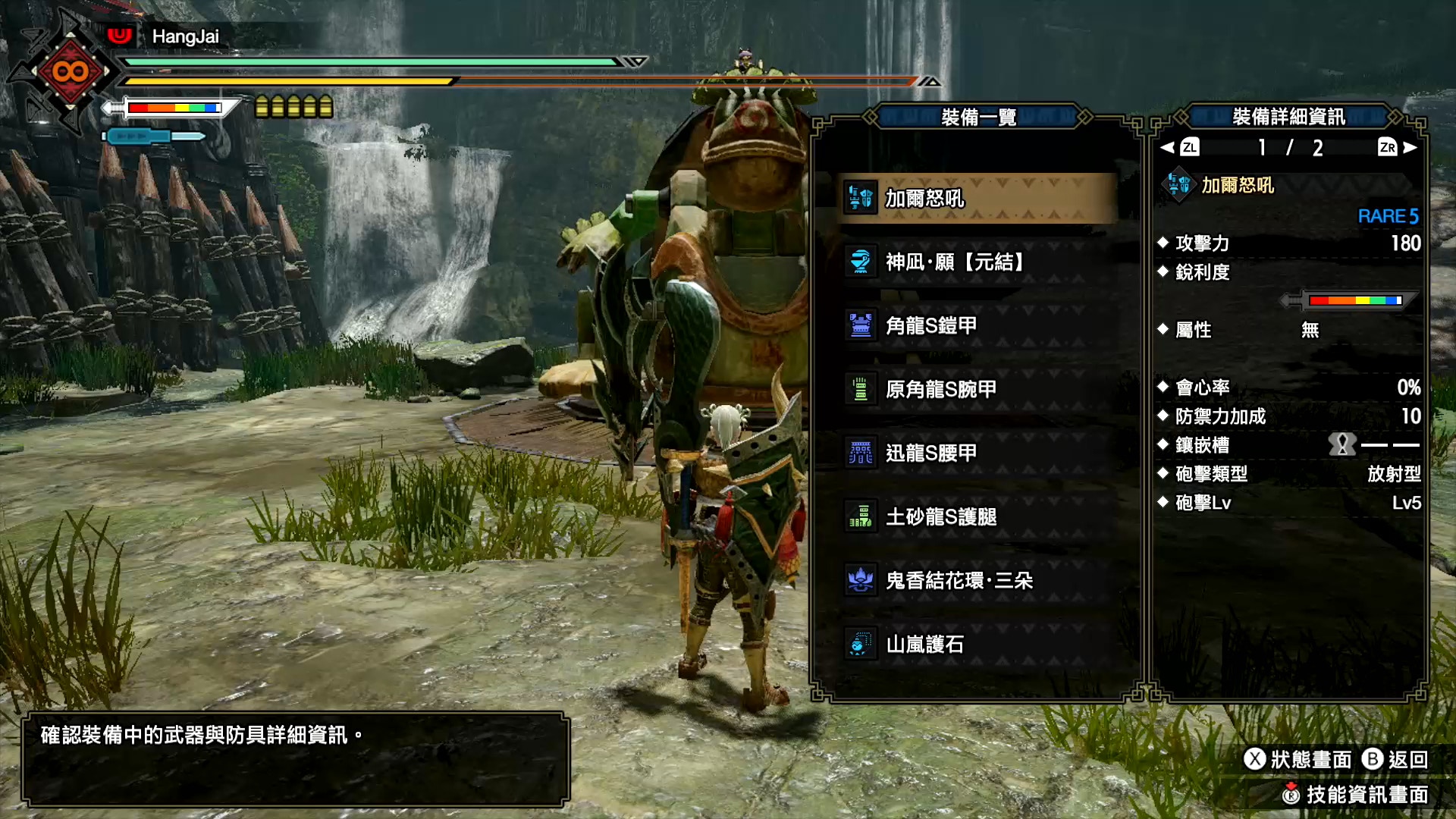This screenshot has width=1456, height=819.
Task: Open the 狀態畫面 status screen
Action: coord(1298,759)
